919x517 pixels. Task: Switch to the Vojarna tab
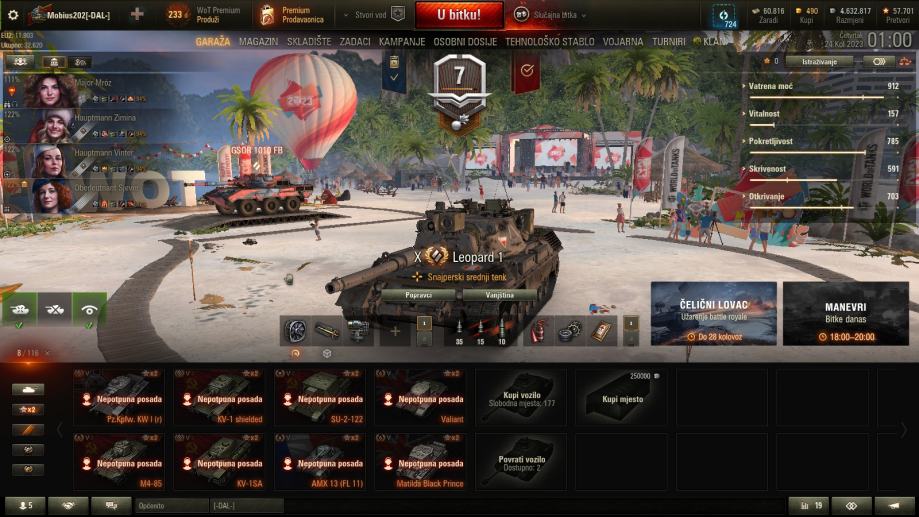tap(623, 42)
